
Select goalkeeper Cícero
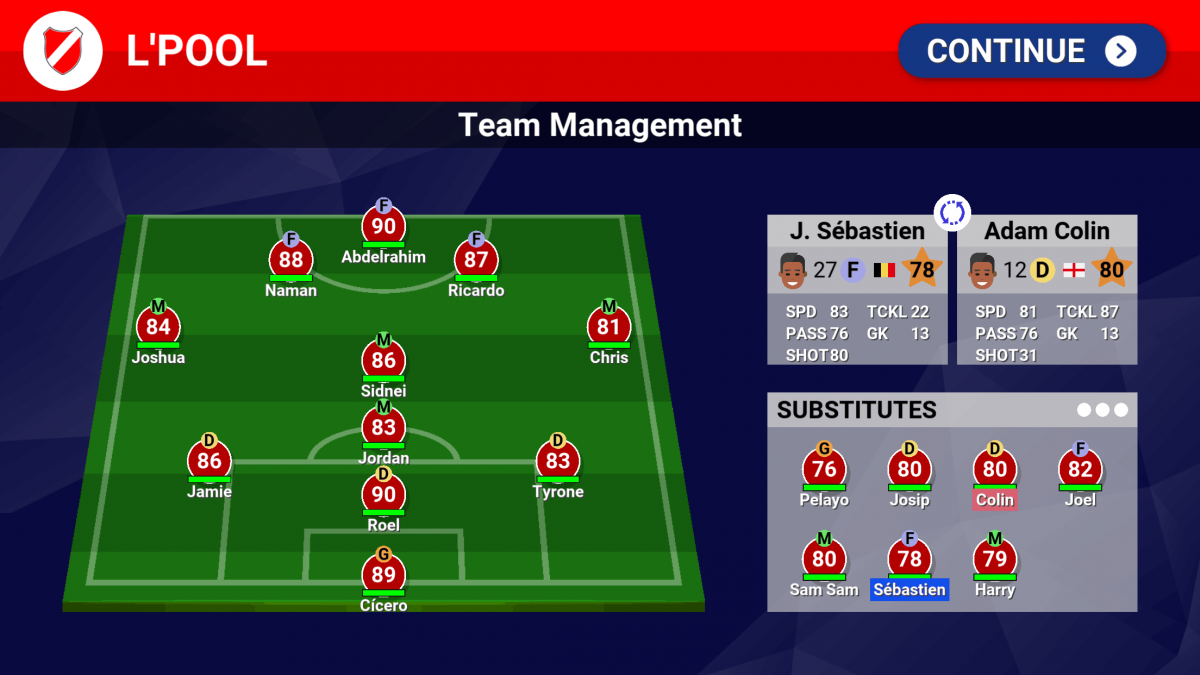click(383, 575)
